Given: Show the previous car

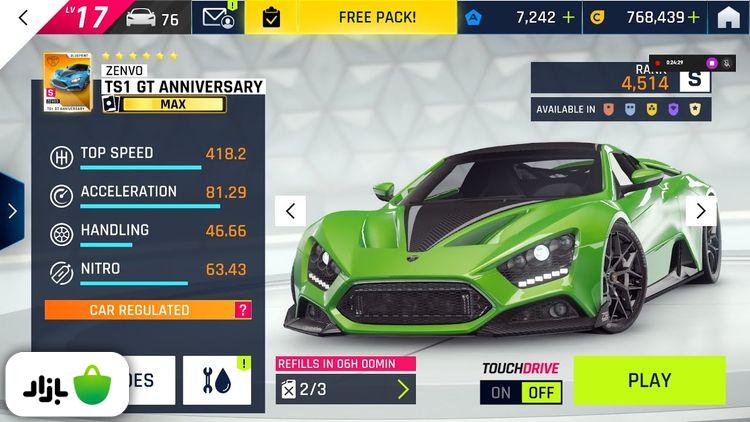Looking at the screenshot, I should [290, 210].
